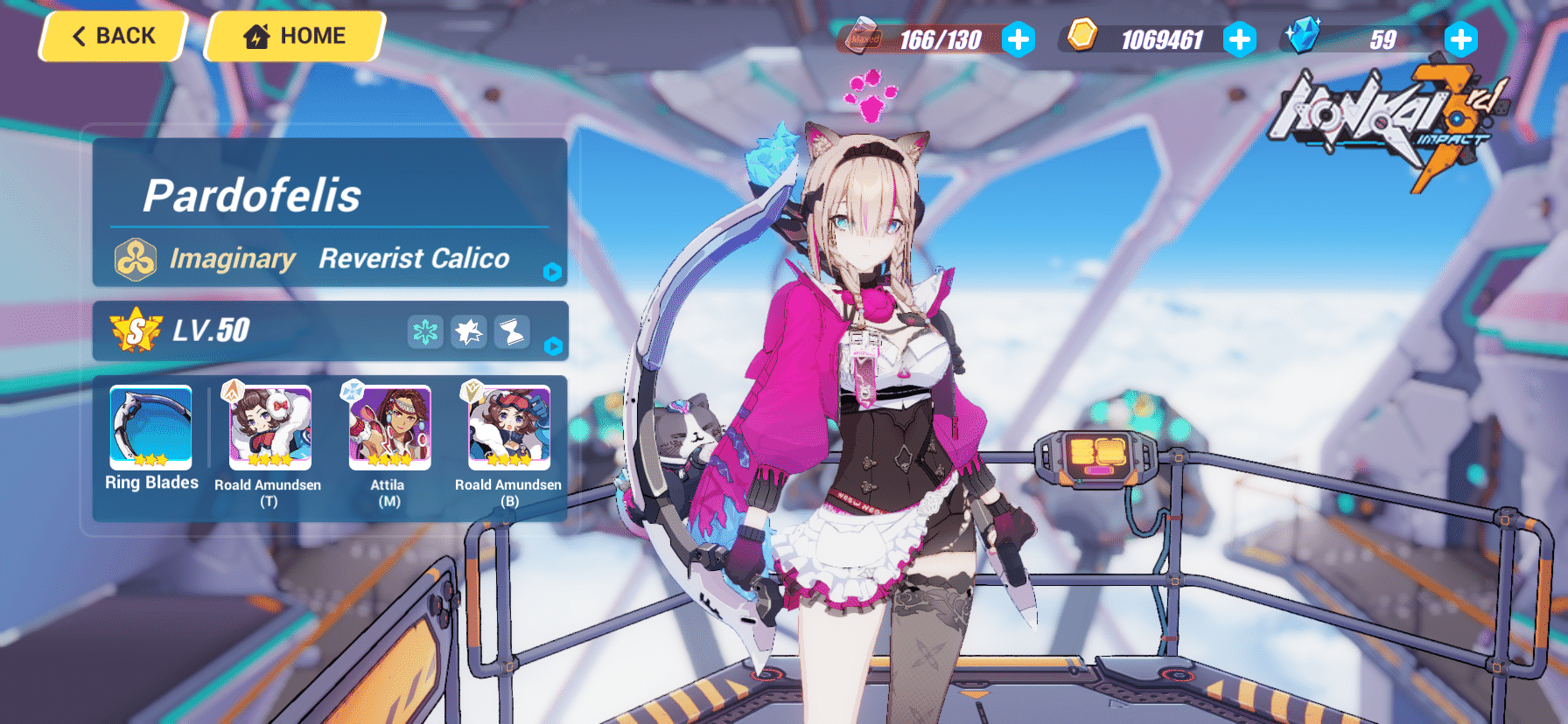This screenshot has width=1568, height=724.
Task: Click the plus to buy stamina
Action: [1017, 39]
